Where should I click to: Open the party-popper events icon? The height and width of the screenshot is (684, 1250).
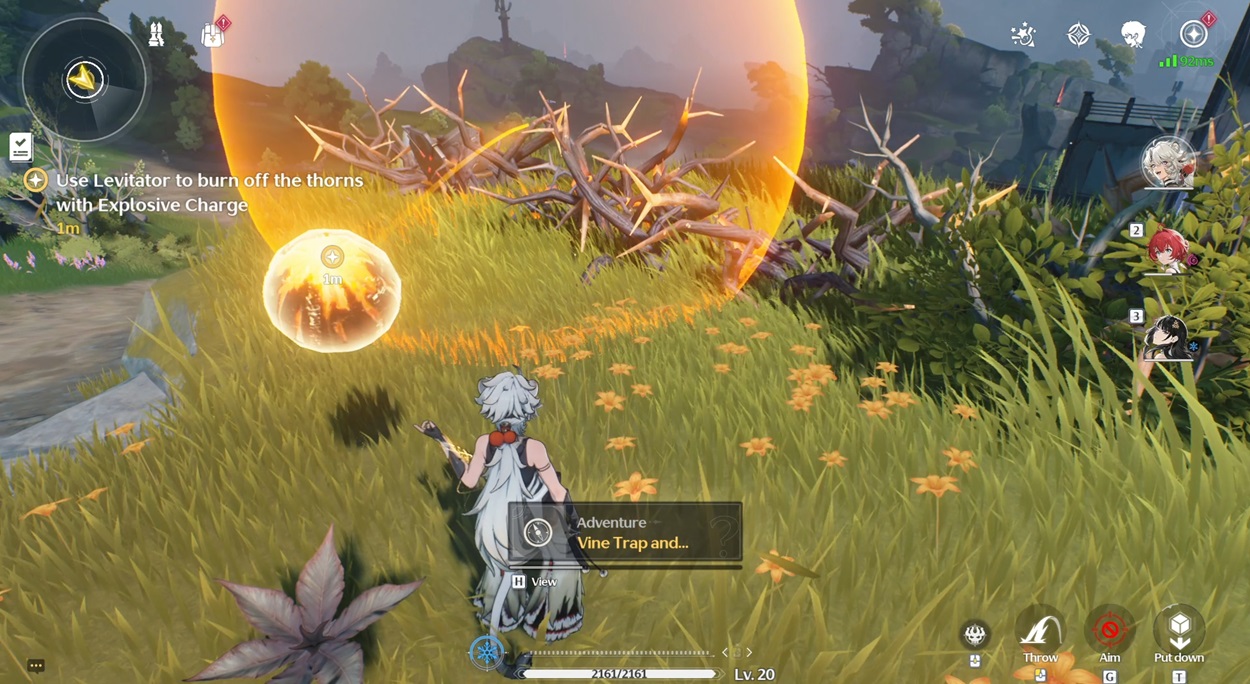tap(1023, 35)
